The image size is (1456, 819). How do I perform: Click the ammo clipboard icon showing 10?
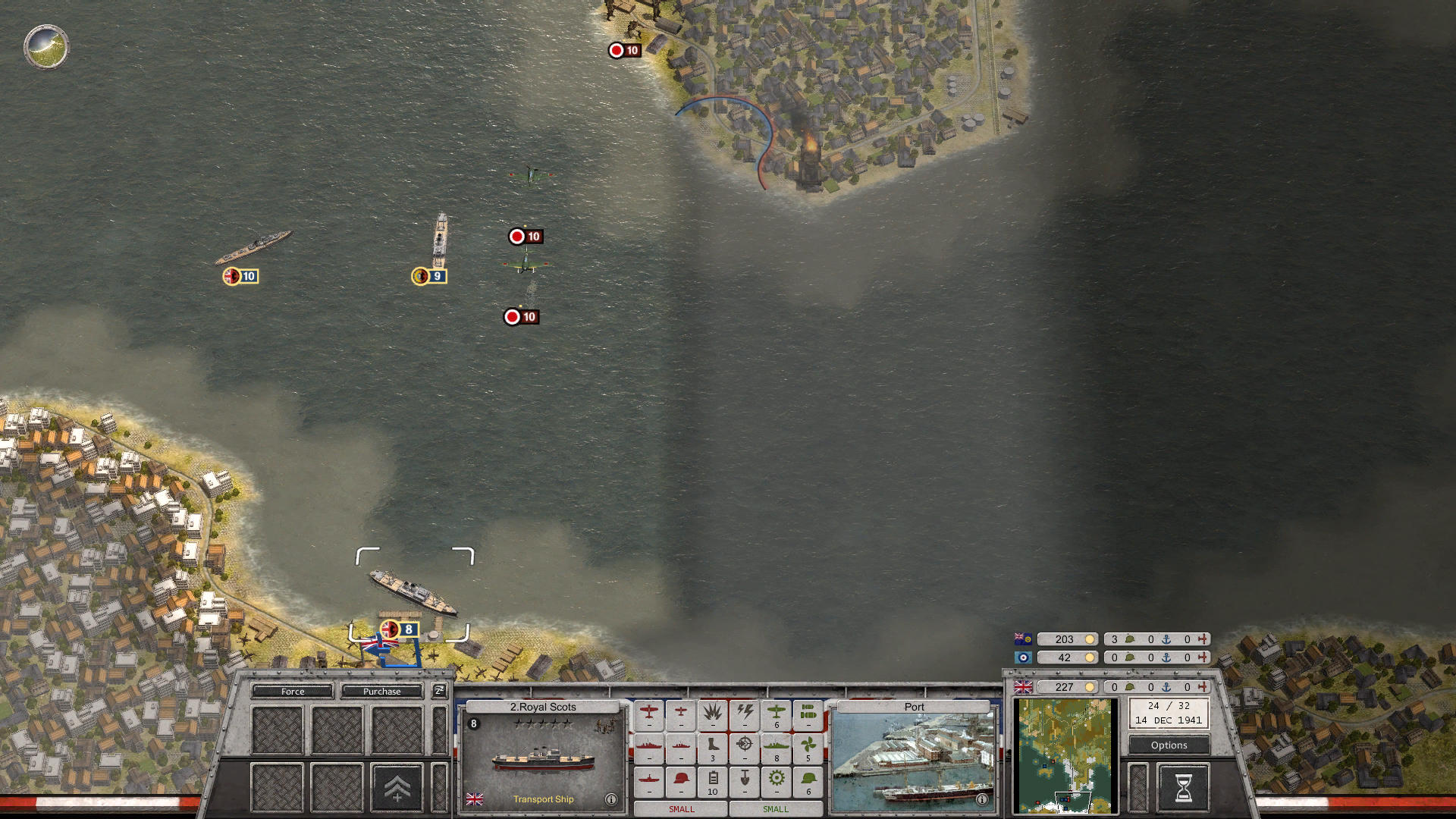coord(713,780)
